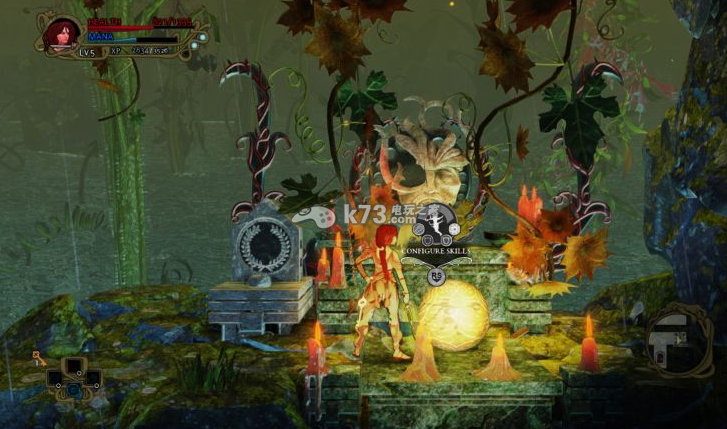Screen dimensions: 727x429
Task: Select the Configure Skills prompt icon
Action: (436, 227)
